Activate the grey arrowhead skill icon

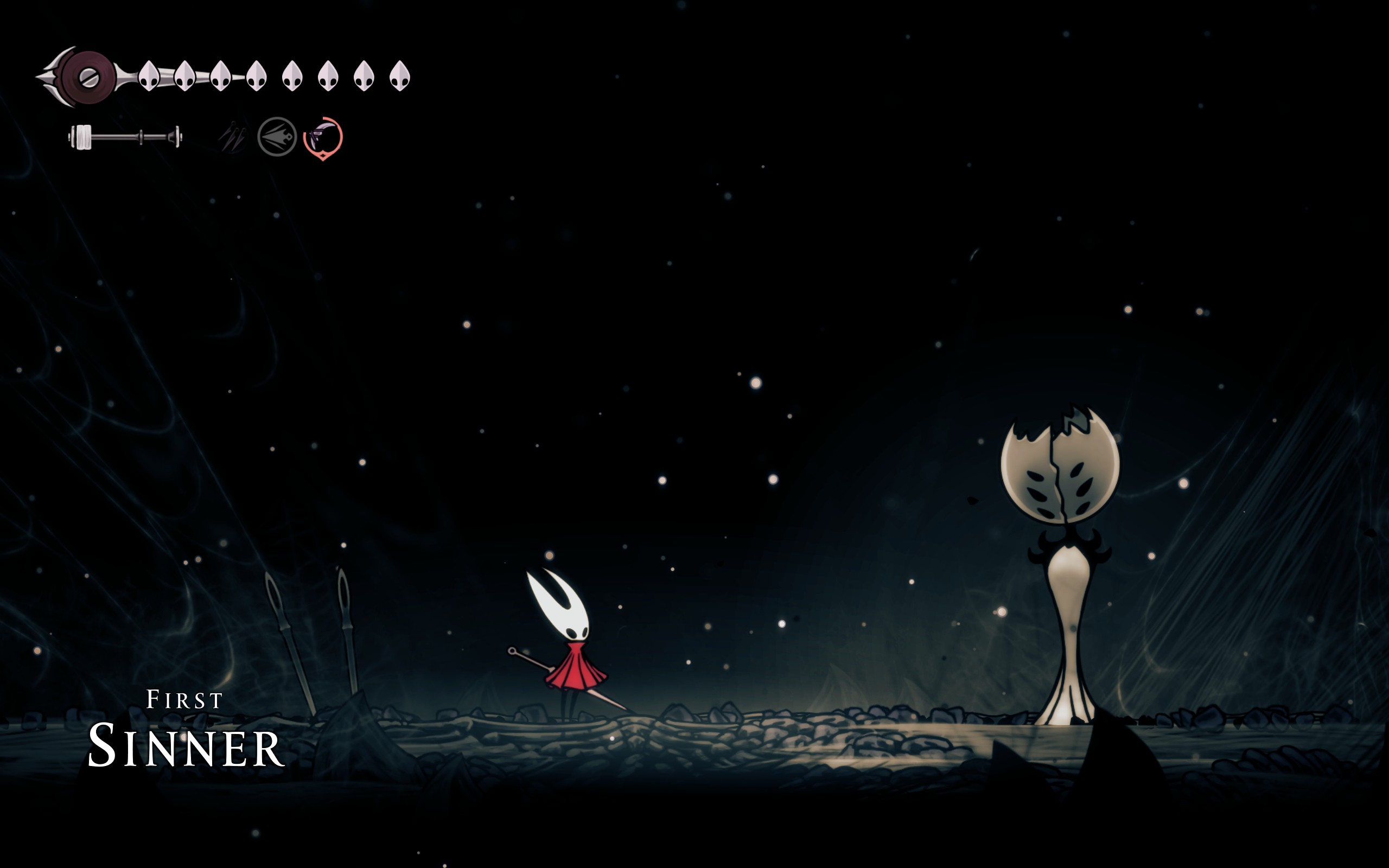(277, 137)
